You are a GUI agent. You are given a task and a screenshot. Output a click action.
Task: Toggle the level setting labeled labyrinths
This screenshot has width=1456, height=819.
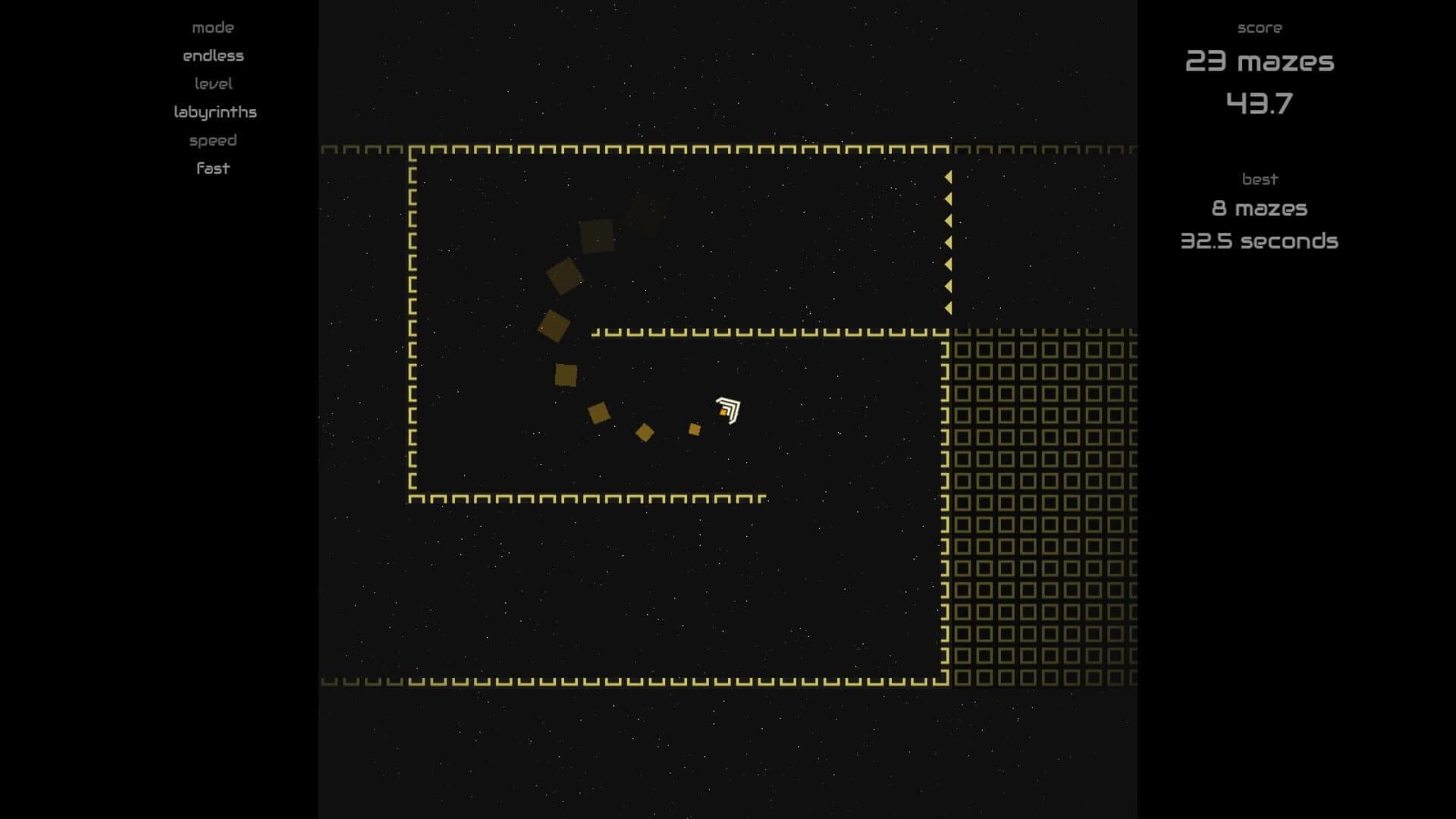[x=215, y=111]
